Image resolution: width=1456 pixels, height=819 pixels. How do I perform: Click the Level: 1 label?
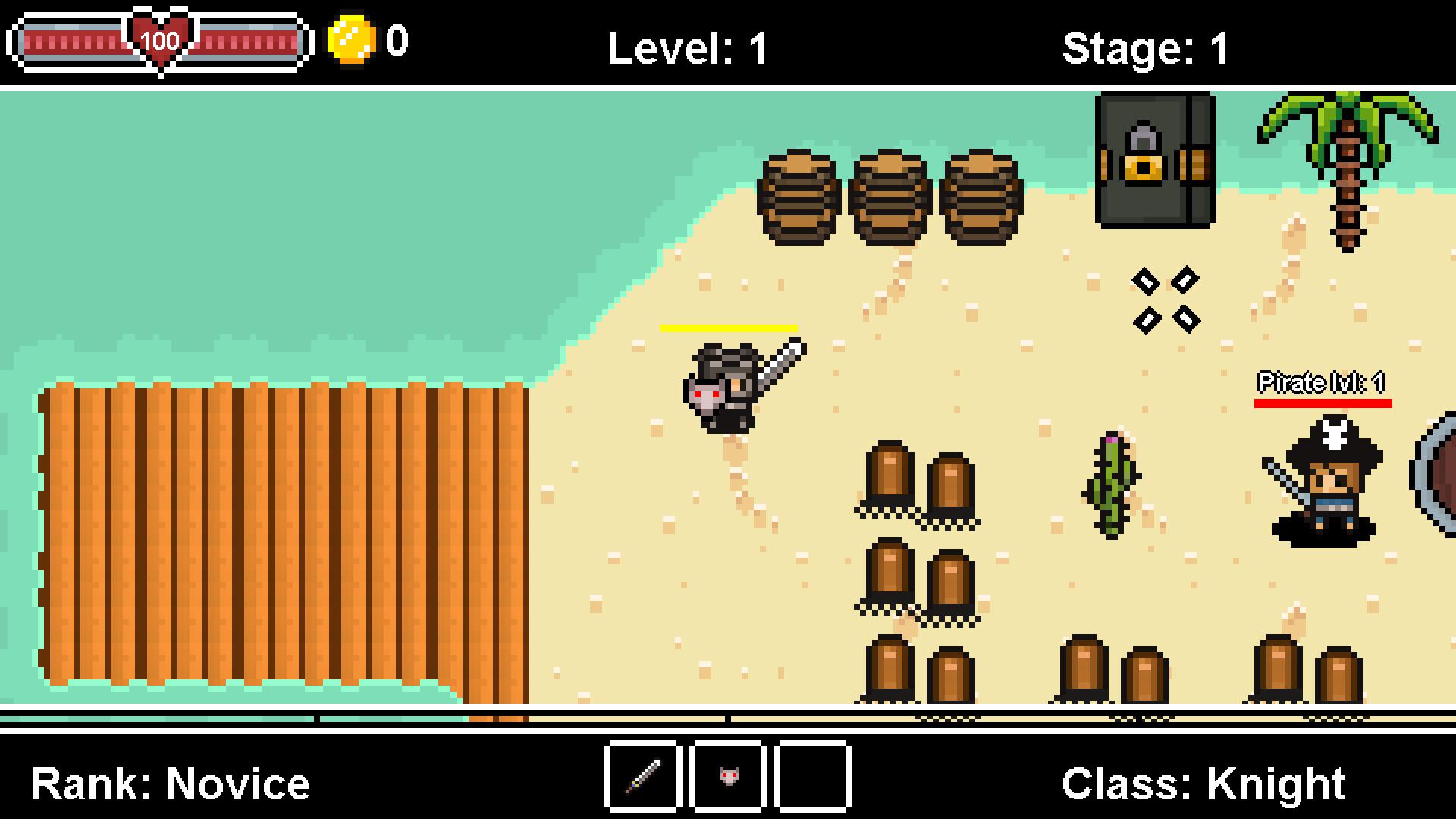tap(686, 47)
